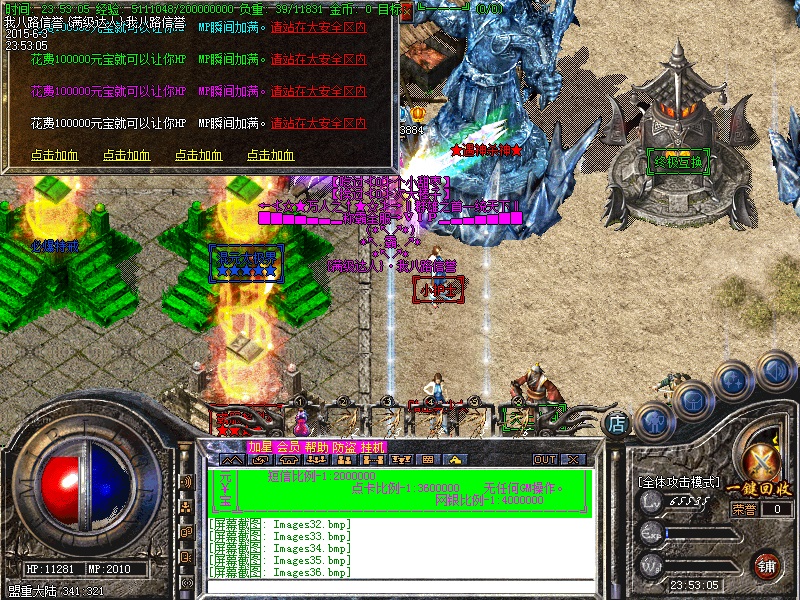Click the OUT button on chat bar

click(545, 460)
